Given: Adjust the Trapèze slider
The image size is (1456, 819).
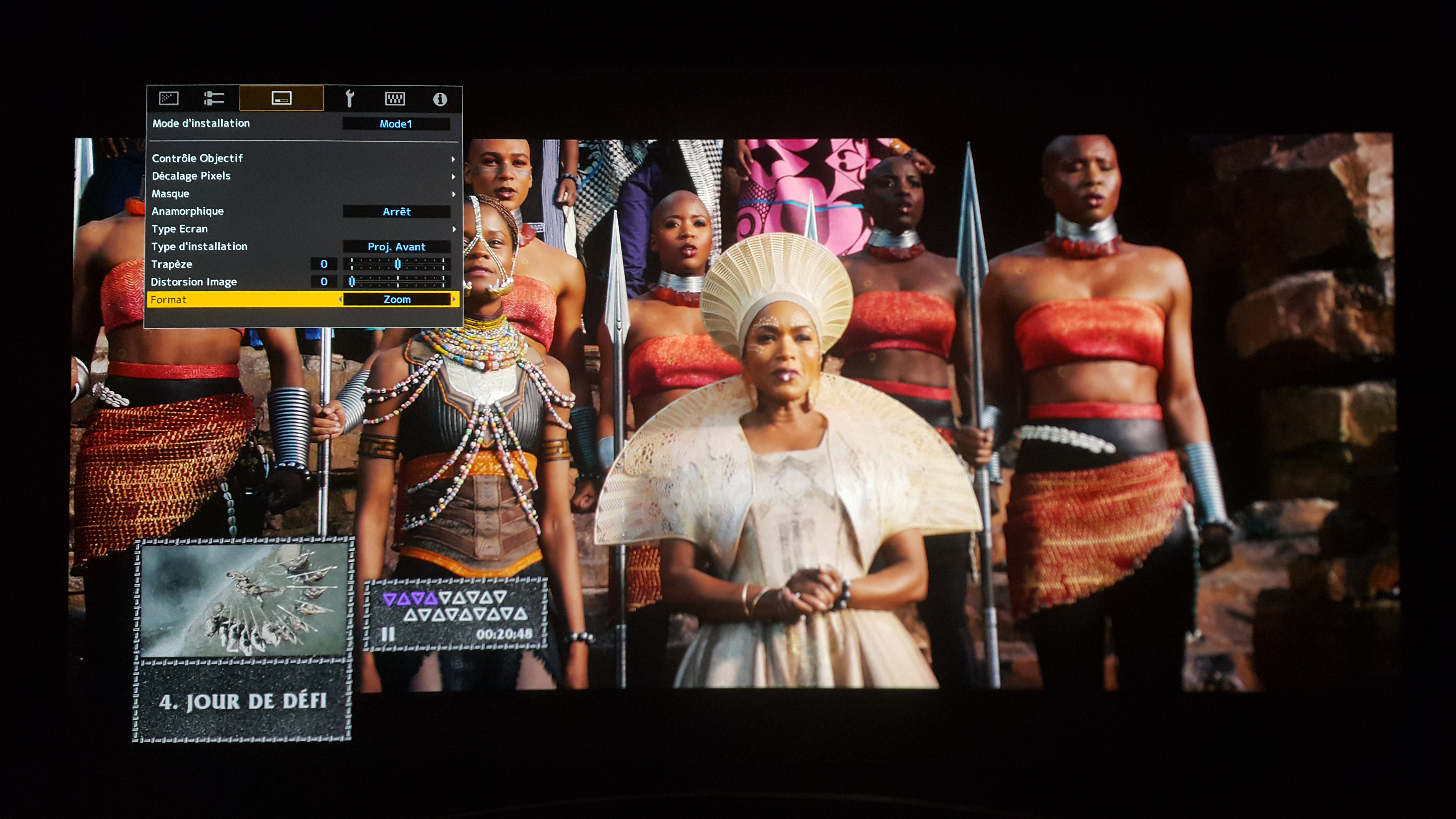Looking at the screenshot, I should click(397, 264).
